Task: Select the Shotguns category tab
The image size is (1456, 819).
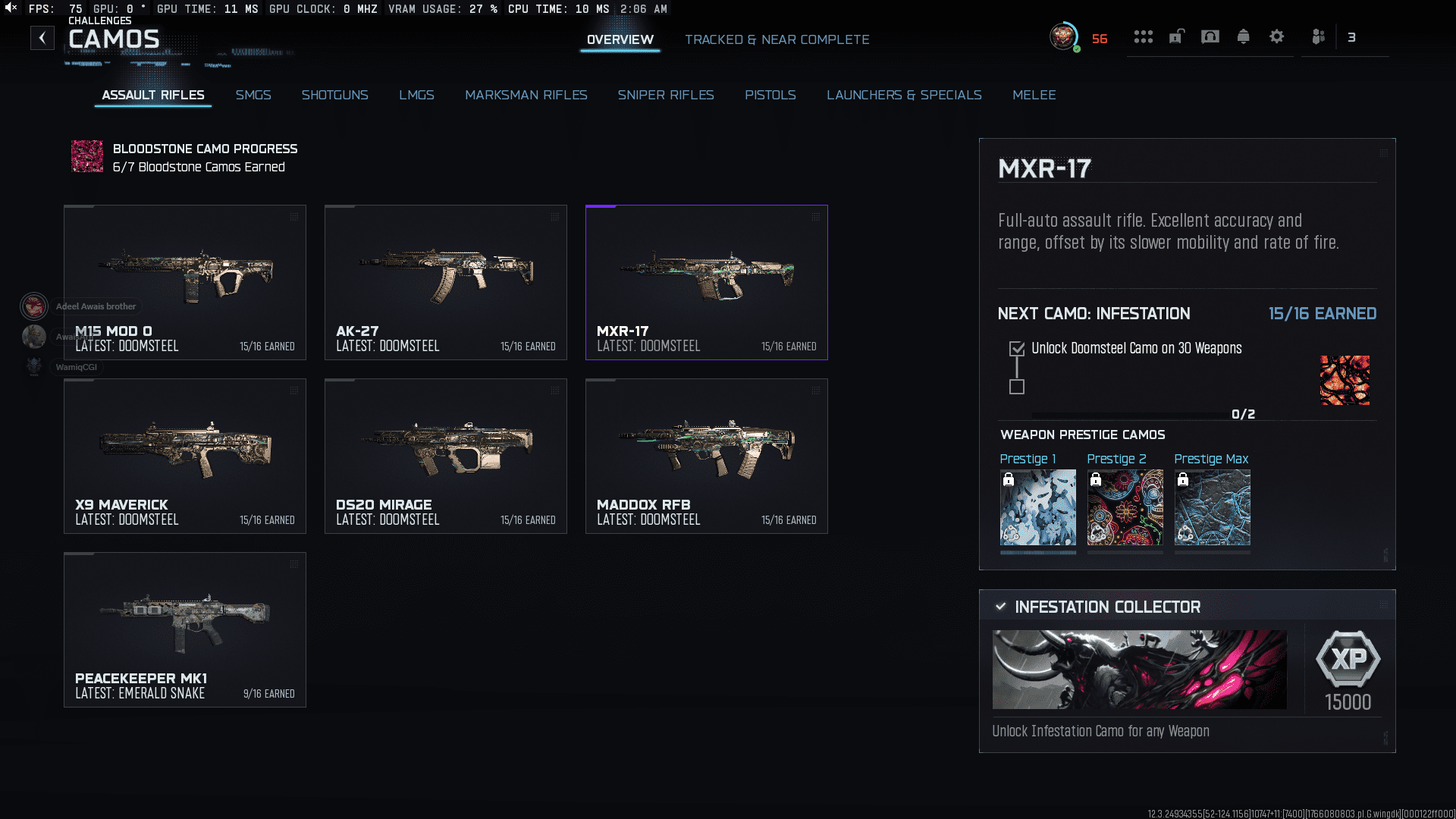Action: (334, 95)
